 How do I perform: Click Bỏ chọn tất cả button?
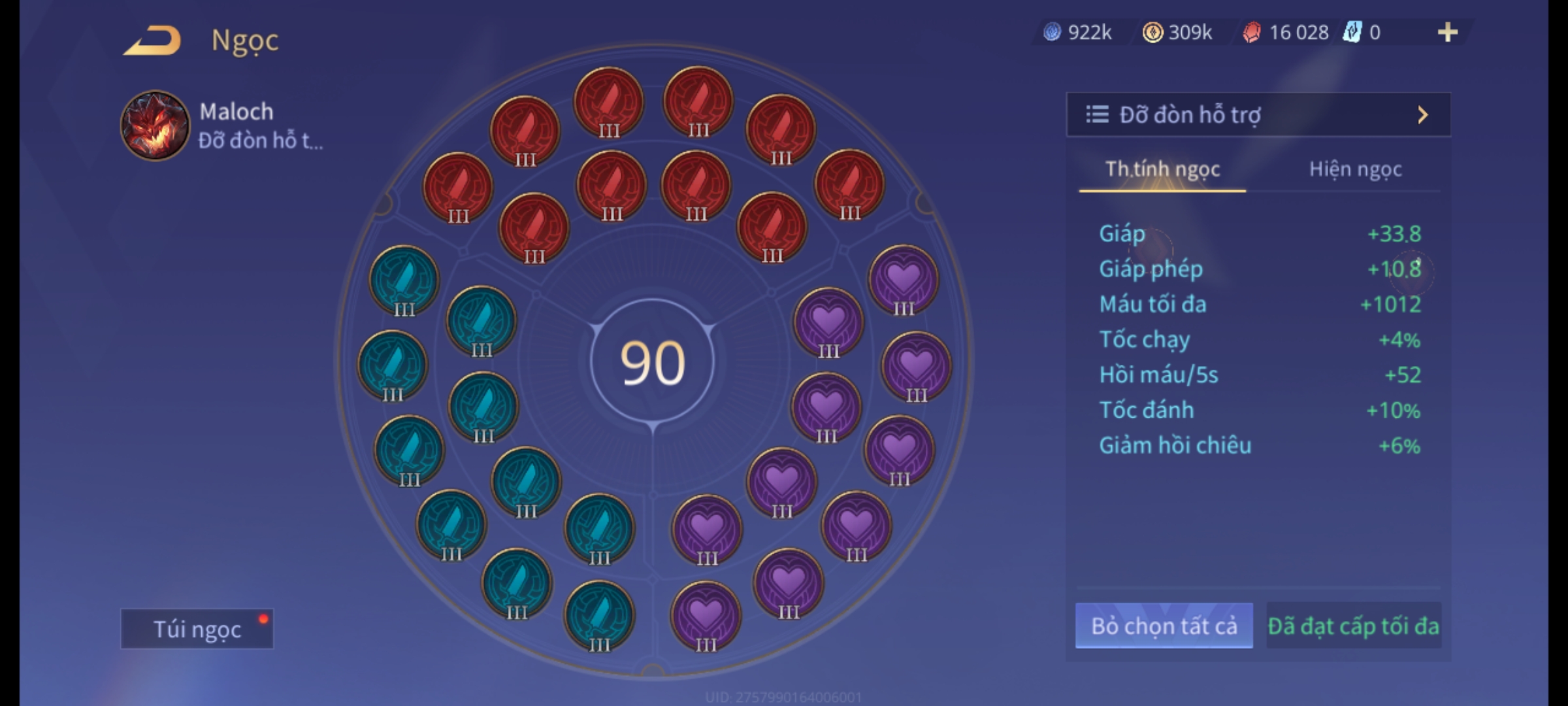coord(1164,626)
